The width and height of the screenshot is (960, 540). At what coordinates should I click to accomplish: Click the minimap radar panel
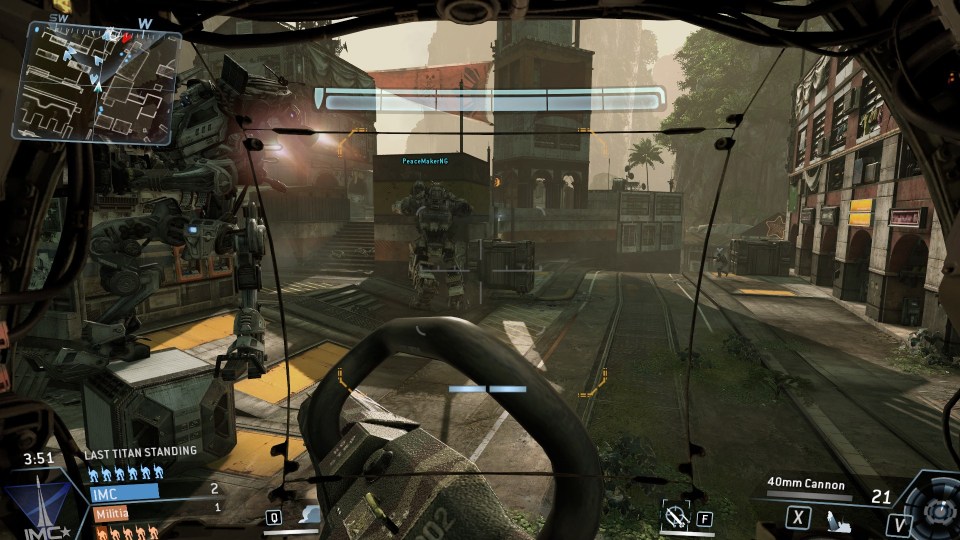tap(96, 83)
